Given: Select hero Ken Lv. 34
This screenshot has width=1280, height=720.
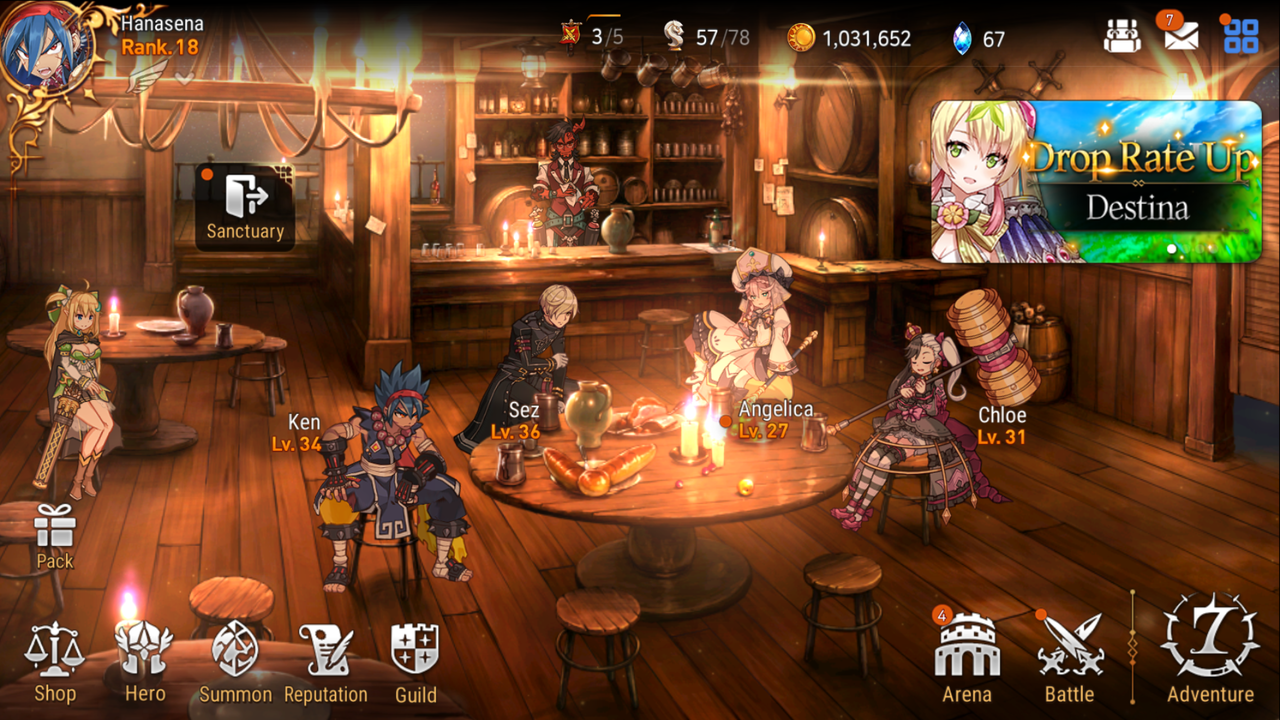Looking at the screenshot, I should coord(395,470).
